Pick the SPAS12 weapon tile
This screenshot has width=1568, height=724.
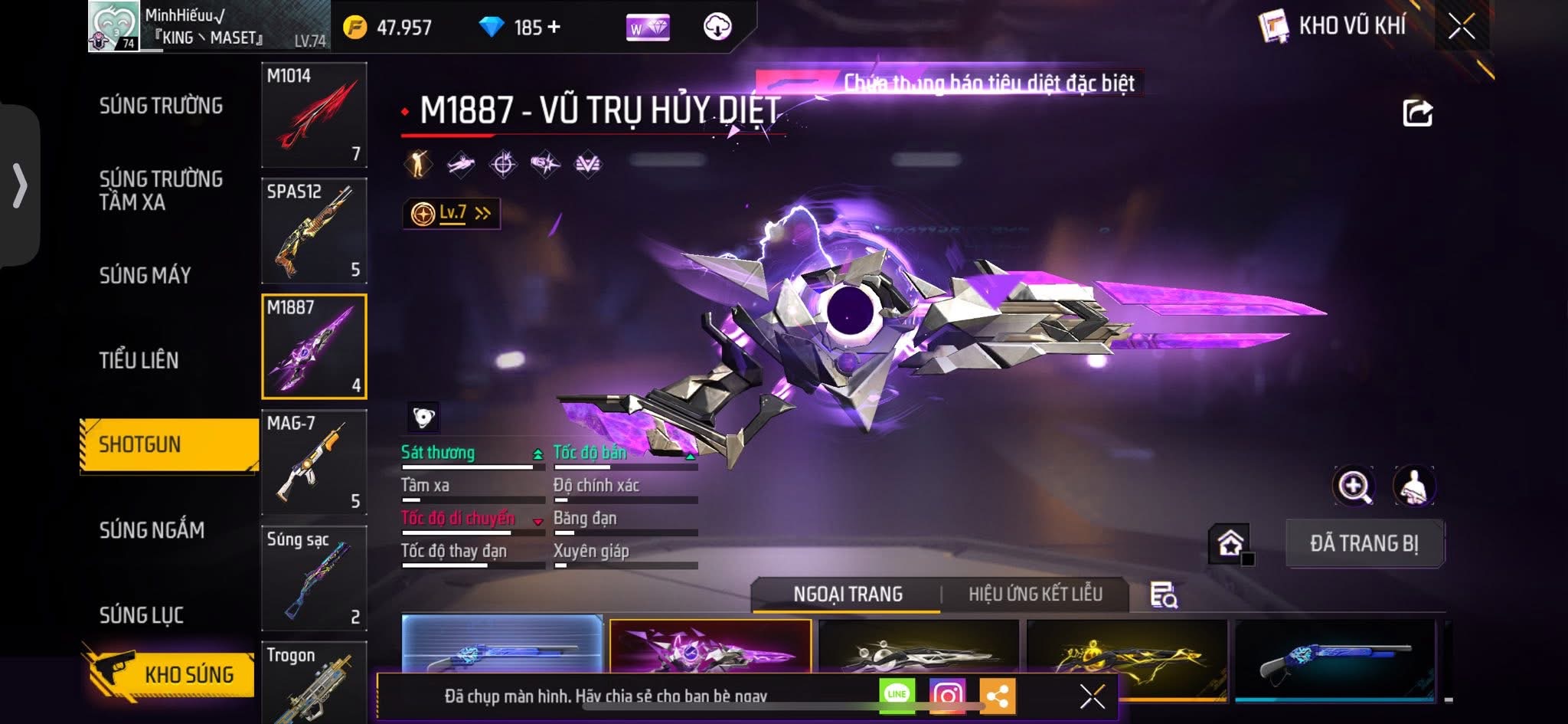coord(314,231)
